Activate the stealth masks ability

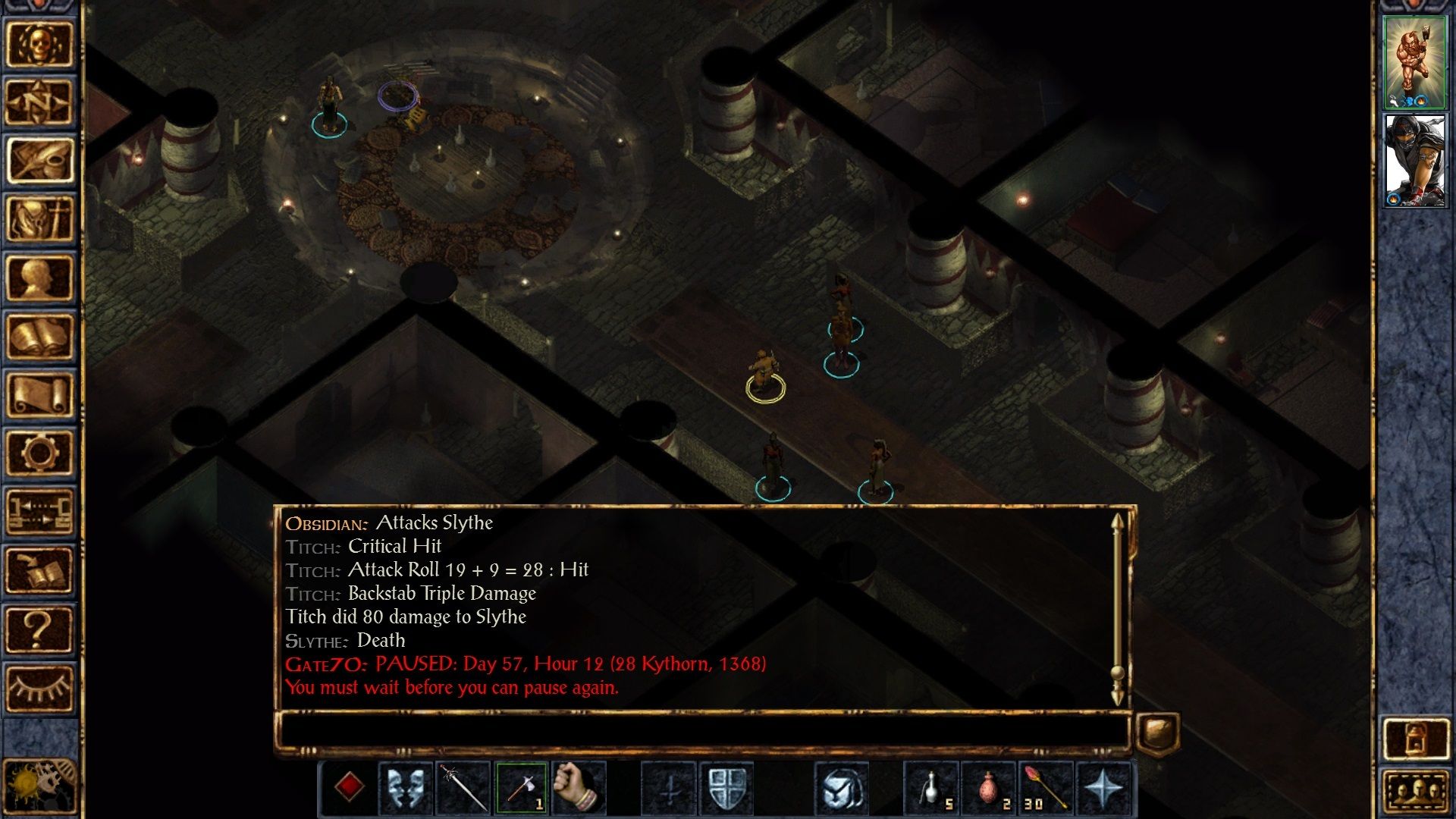click(x=406, y=788)
